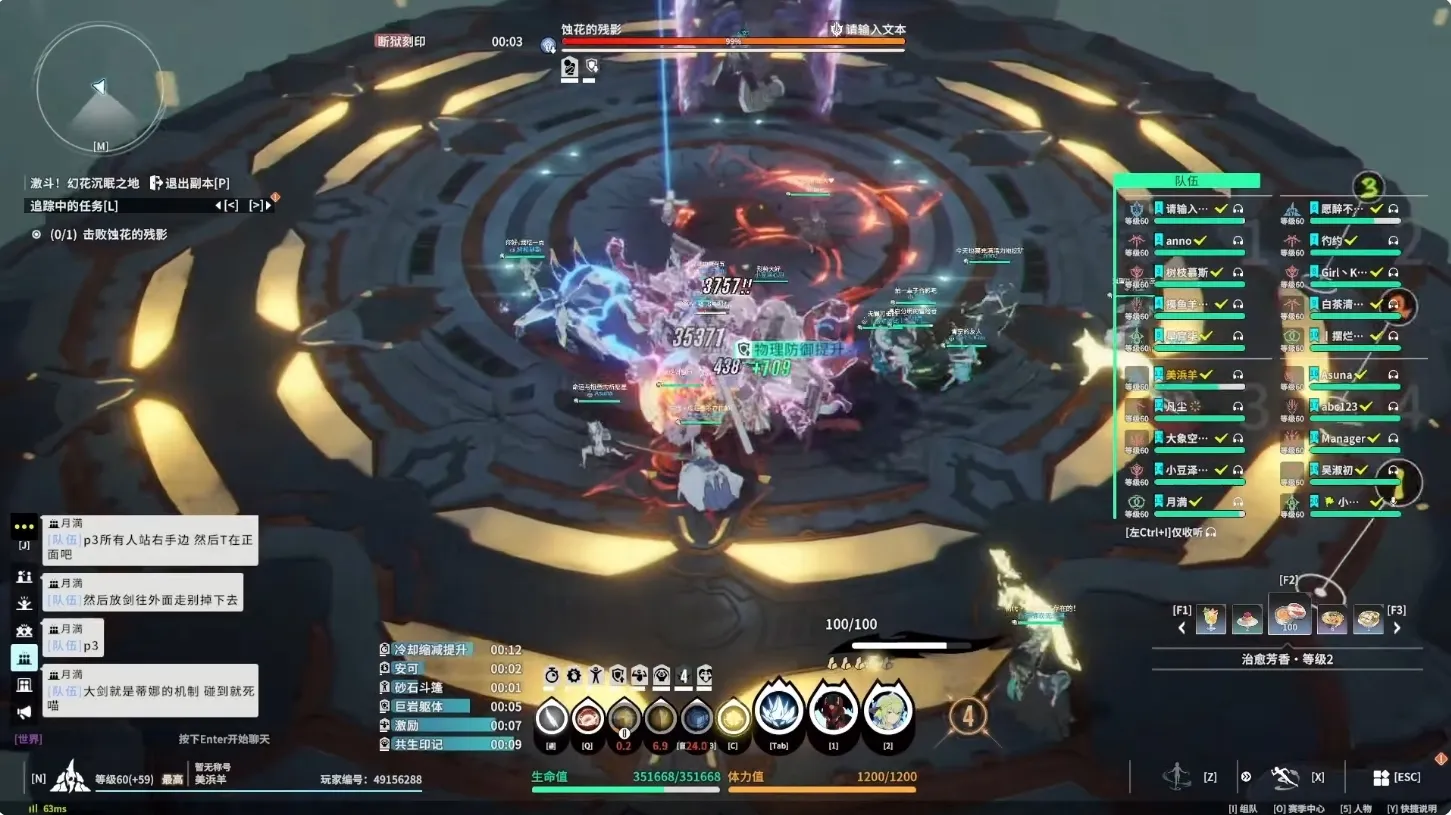
Task: Select the 击败蚀花的残影 objective entry
Action: (110, 234)
